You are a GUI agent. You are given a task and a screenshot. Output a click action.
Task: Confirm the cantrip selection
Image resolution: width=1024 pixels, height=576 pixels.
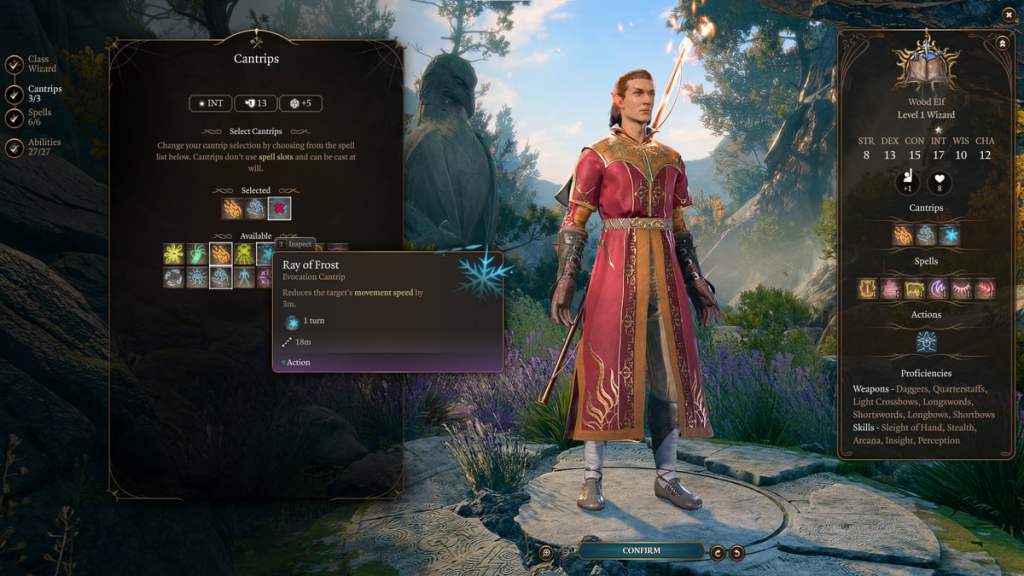coord(641,551)
